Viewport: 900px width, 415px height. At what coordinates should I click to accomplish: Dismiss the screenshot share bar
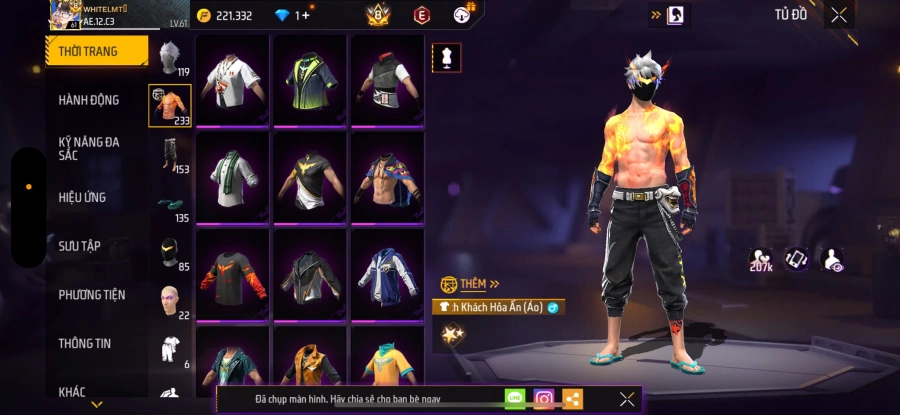pyautogui.click(x=626, y=399)
